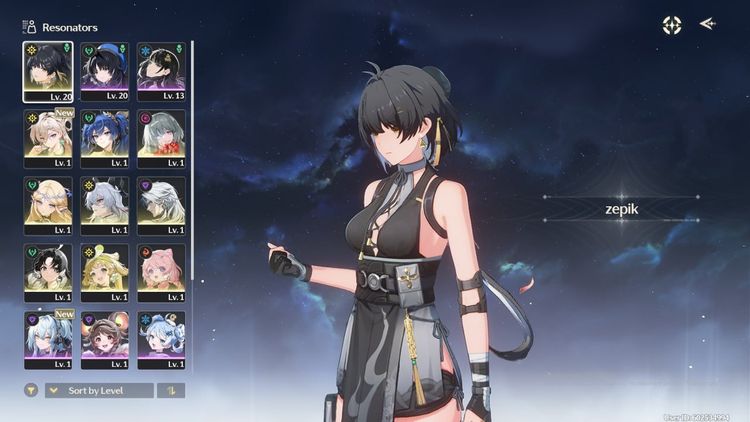Select the dark blue-haired Lv. 1 resonator
The height and width of the screenshot is (422, 750).
105,138
